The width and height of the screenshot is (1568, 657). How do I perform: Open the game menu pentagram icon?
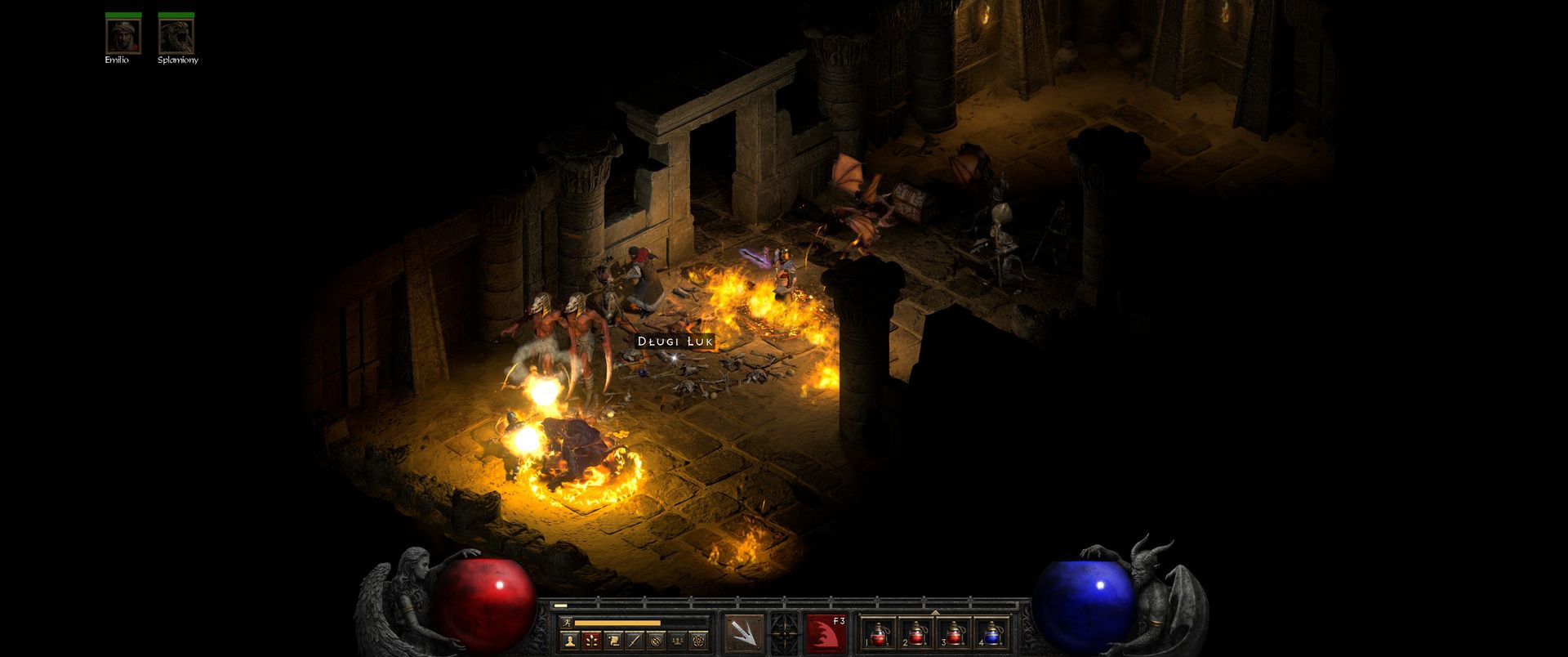pos(697,641)
